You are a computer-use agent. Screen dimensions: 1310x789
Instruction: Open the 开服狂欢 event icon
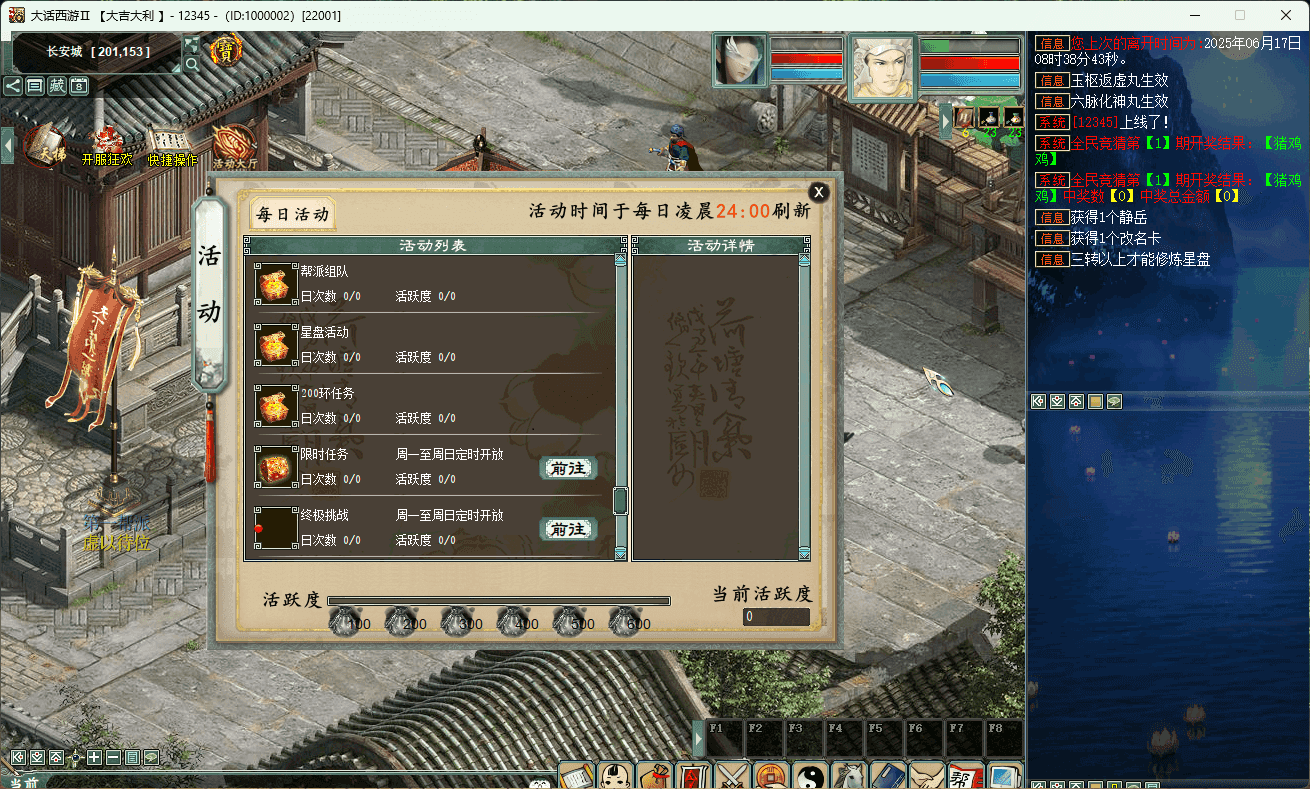[107, 145]
